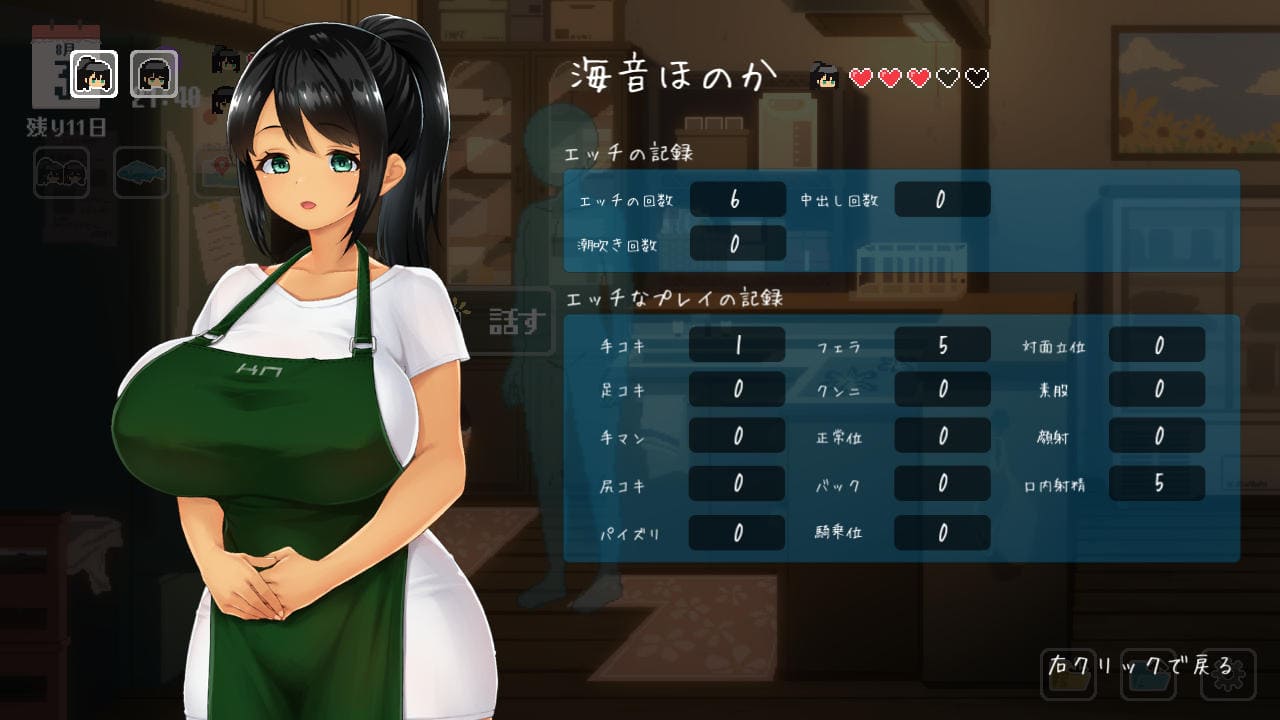Switch to the second girl's portrait
This screenshot has width=1280, height=720.
click(154, 73)
